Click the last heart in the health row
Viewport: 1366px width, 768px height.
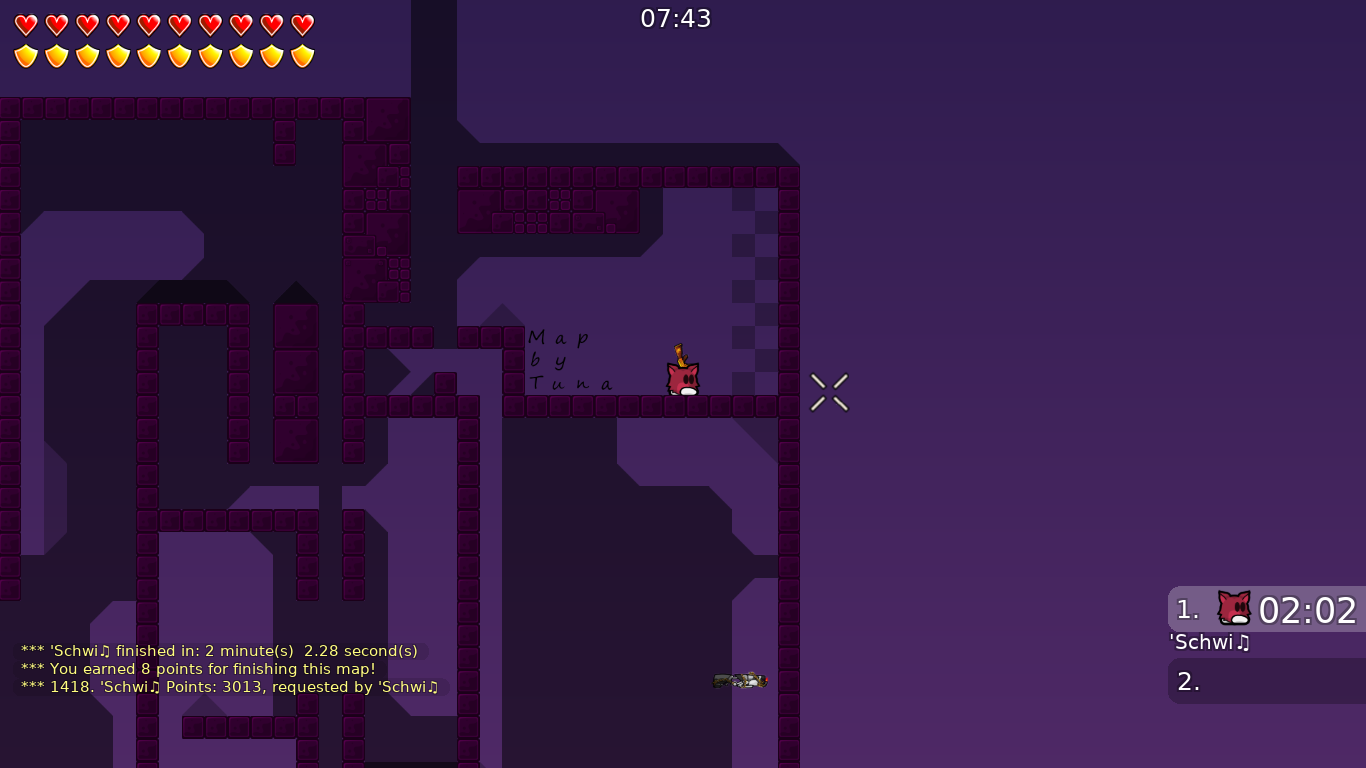[x=300, y=25]
